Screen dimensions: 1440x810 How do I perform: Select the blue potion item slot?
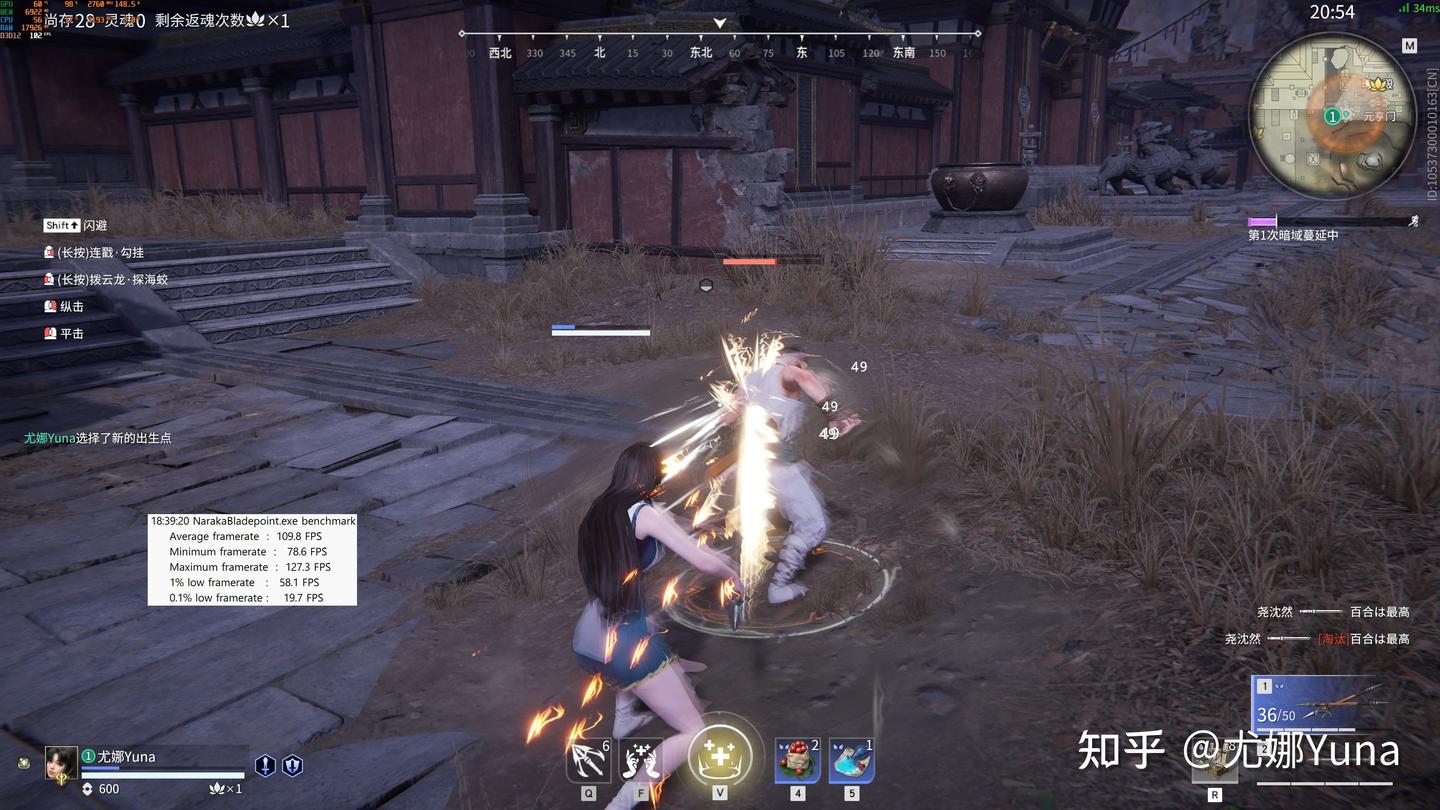(x=851, y=761)
